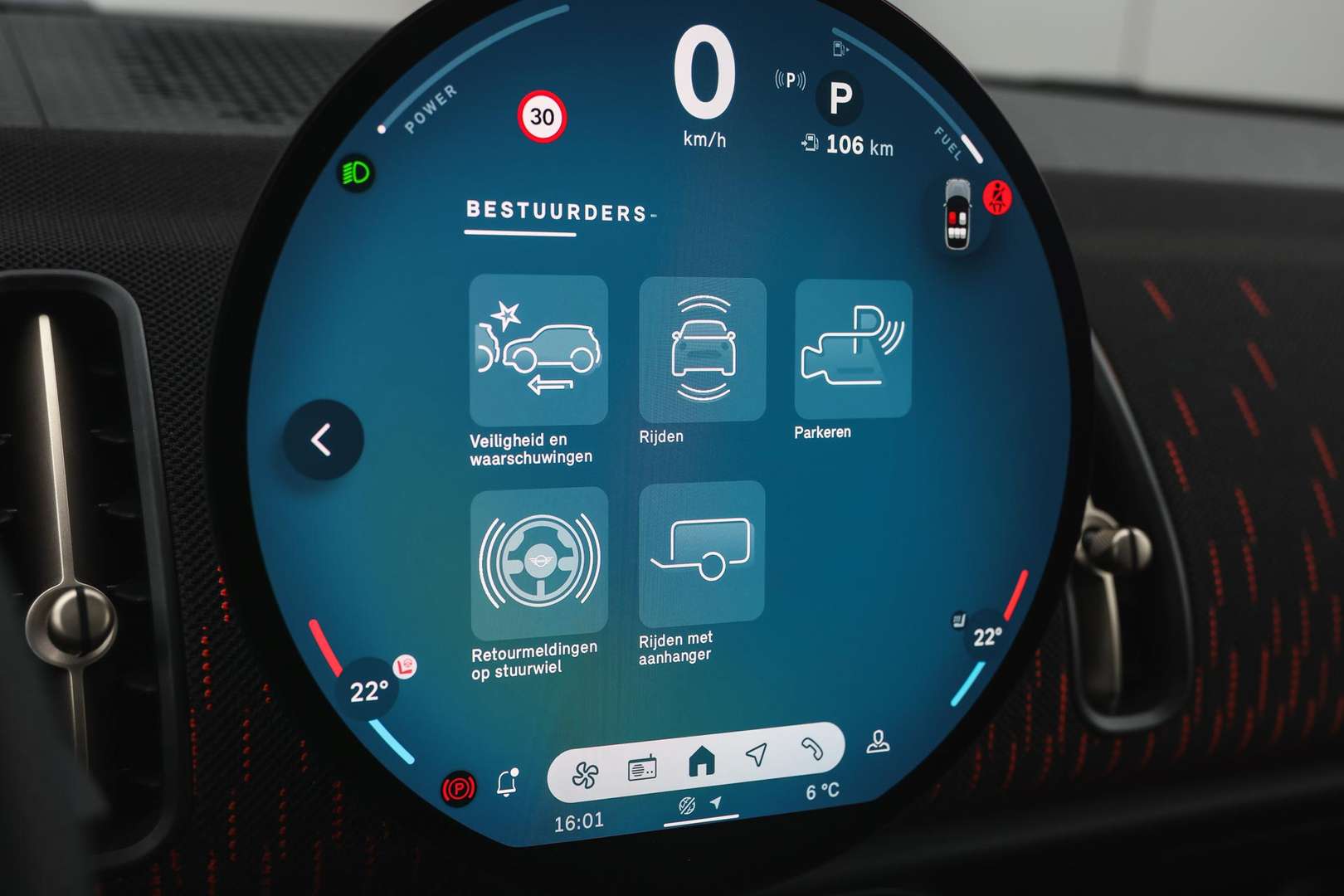Select the car status thumbnail image

[957, 214]
